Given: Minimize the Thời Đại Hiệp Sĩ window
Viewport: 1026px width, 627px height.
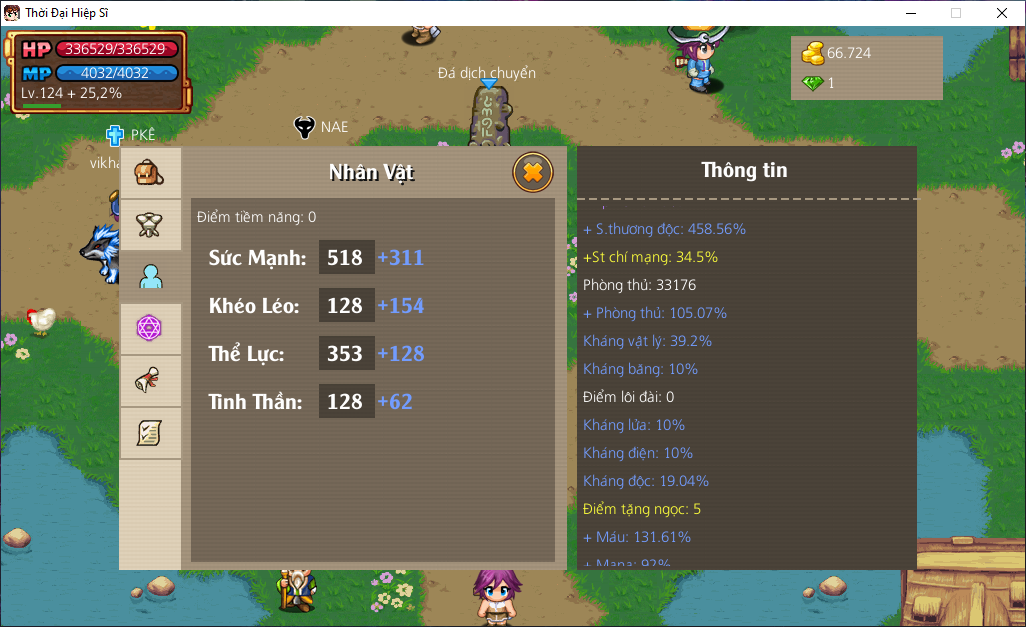Looking at the screenshot, I should (x=910, y=13).
